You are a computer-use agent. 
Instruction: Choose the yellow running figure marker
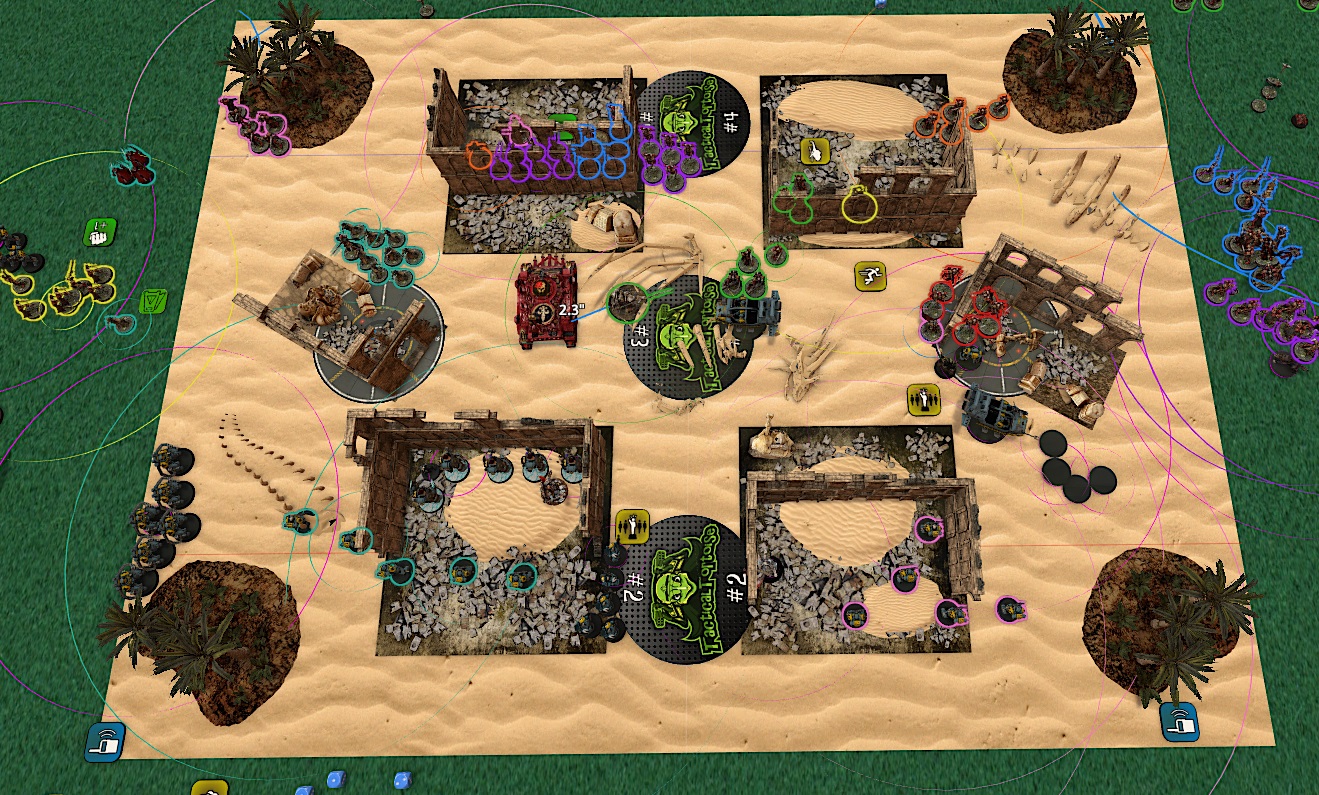click(x=870, y=277)
